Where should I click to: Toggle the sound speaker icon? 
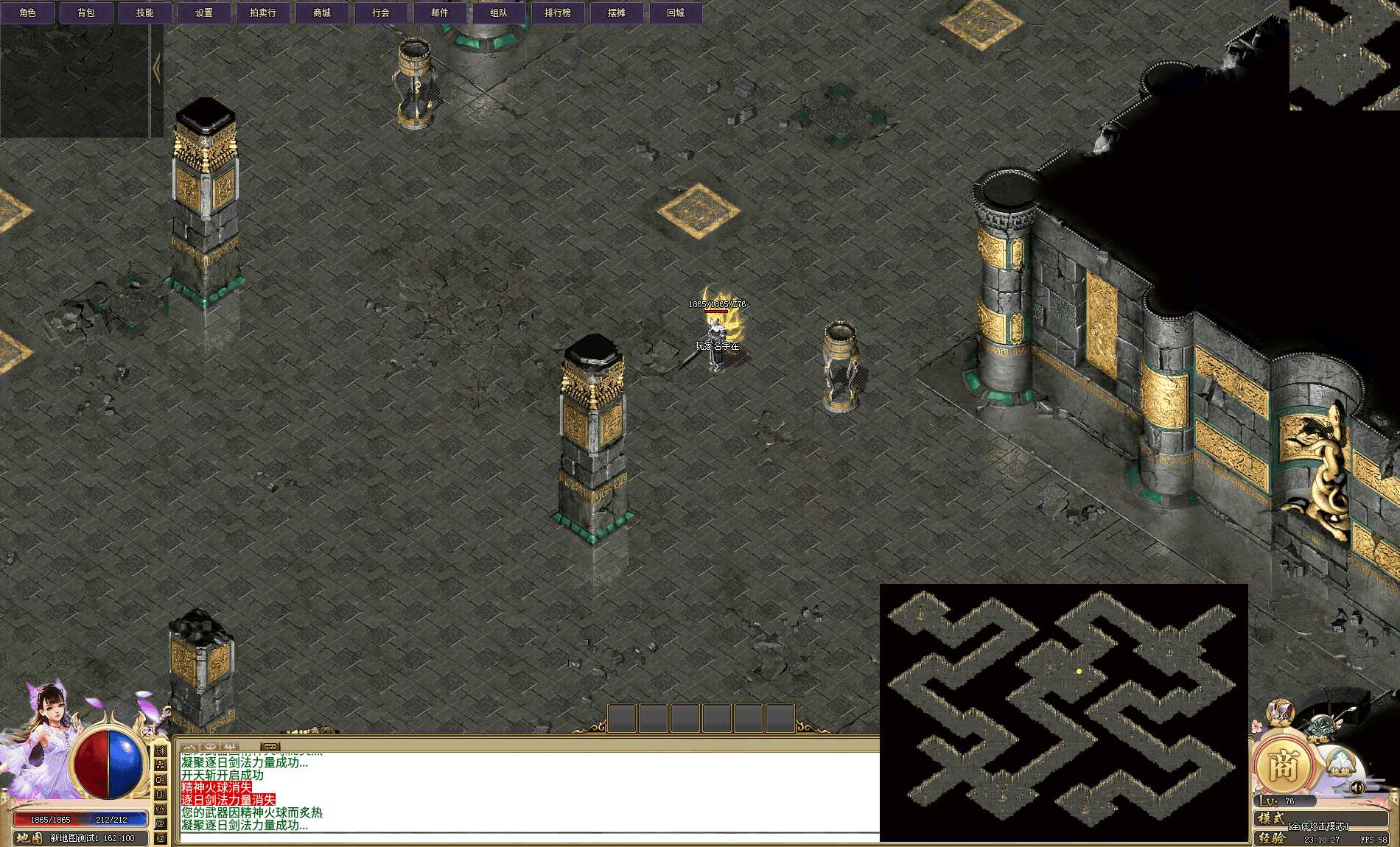tap(1358, 787)
